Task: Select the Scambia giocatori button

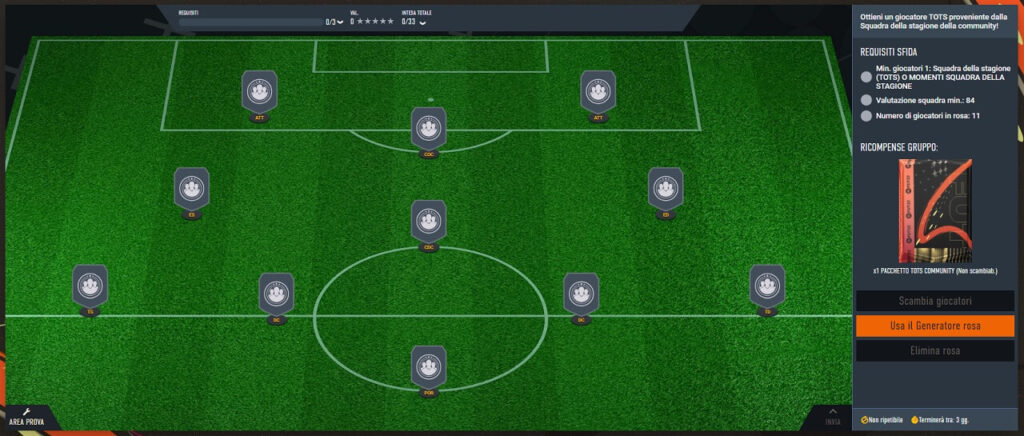Action: click(x=935, y=301)
